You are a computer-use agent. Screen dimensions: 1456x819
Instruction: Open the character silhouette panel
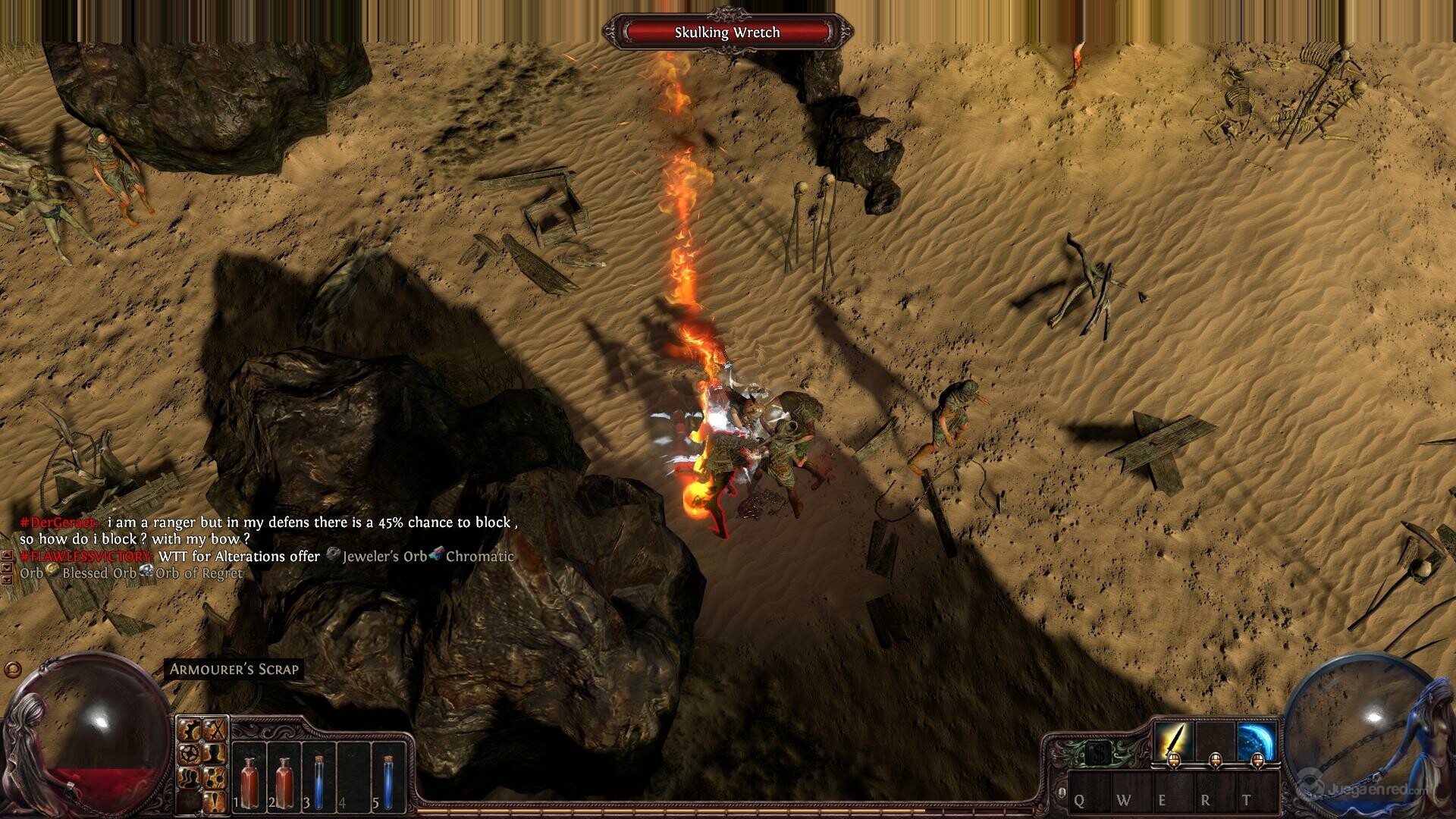pyautogui.click(x=216, y=754)
